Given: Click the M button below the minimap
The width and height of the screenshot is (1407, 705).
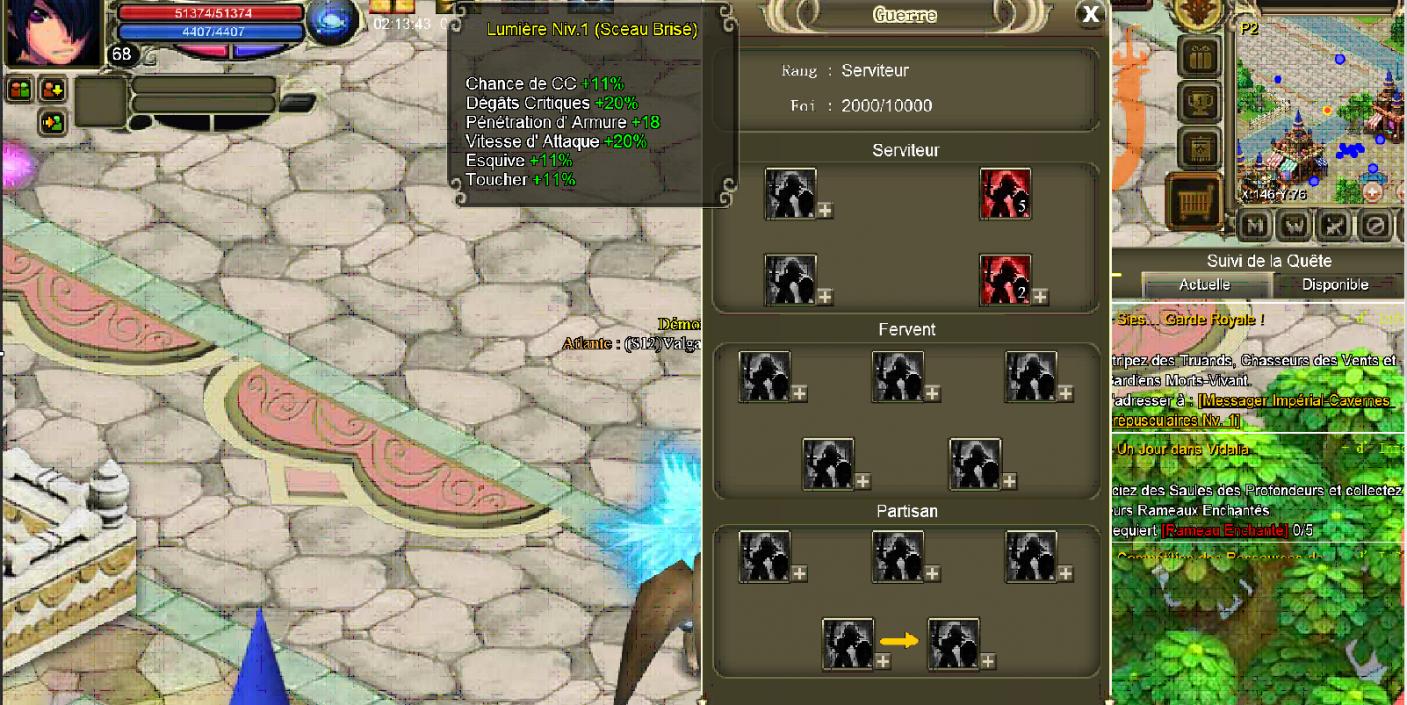Looking at the screenshot, I should 1255,225.
